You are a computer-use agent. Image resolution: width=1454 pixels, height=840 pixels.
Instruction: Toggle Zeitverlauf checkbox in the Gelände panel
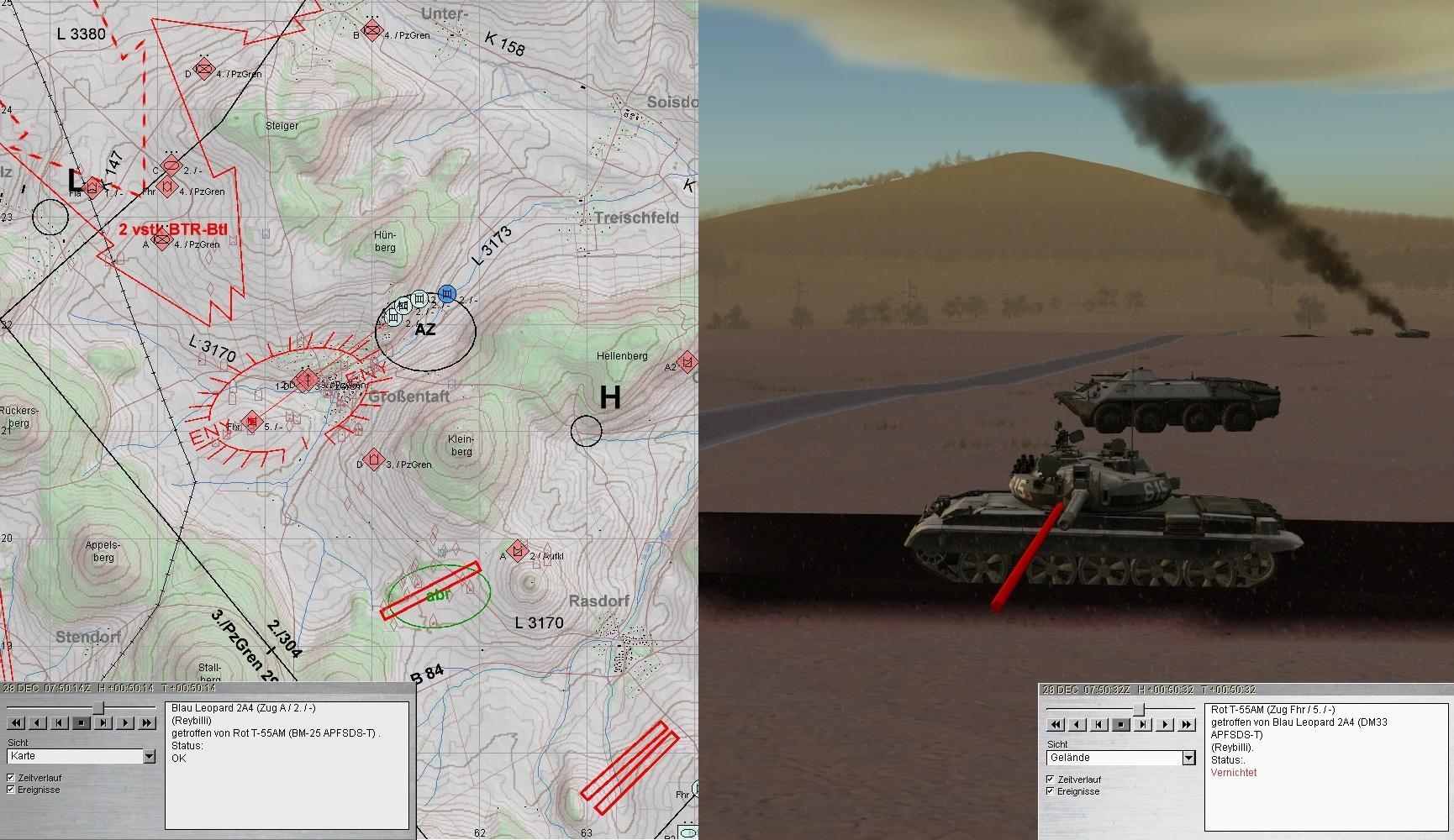coord(1051,780)
